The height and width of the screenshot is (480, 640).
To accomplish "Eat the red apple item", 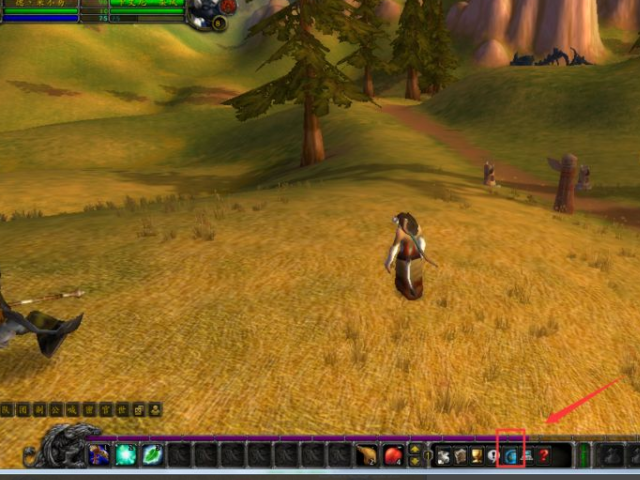I will (x=393, y=455).
